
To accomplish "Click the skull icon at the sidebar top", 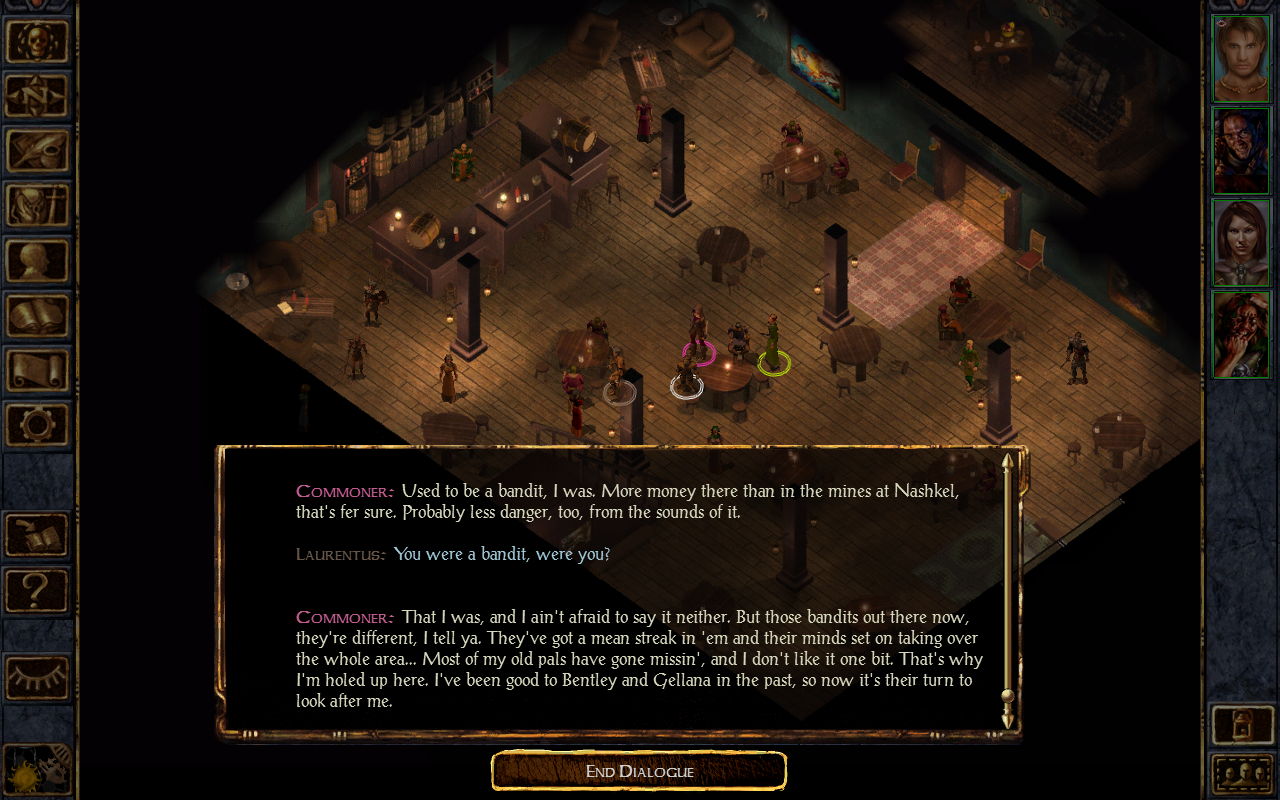I will (x=38, y=41).
